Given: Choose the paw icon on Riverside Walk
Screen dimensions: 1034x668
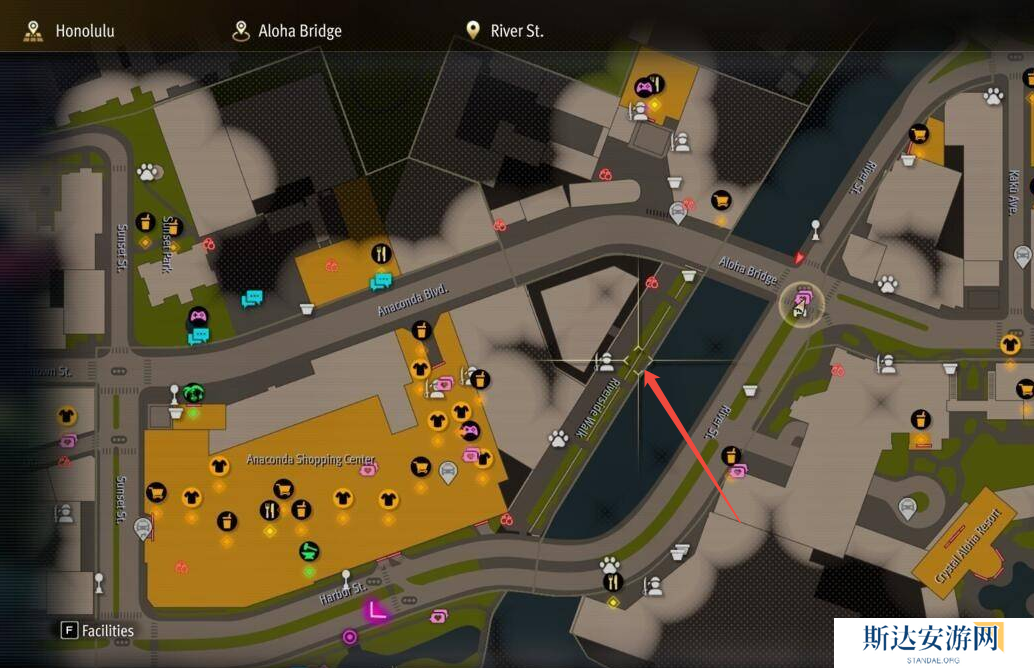Looking at the screenshot, I should coord(558,438).
